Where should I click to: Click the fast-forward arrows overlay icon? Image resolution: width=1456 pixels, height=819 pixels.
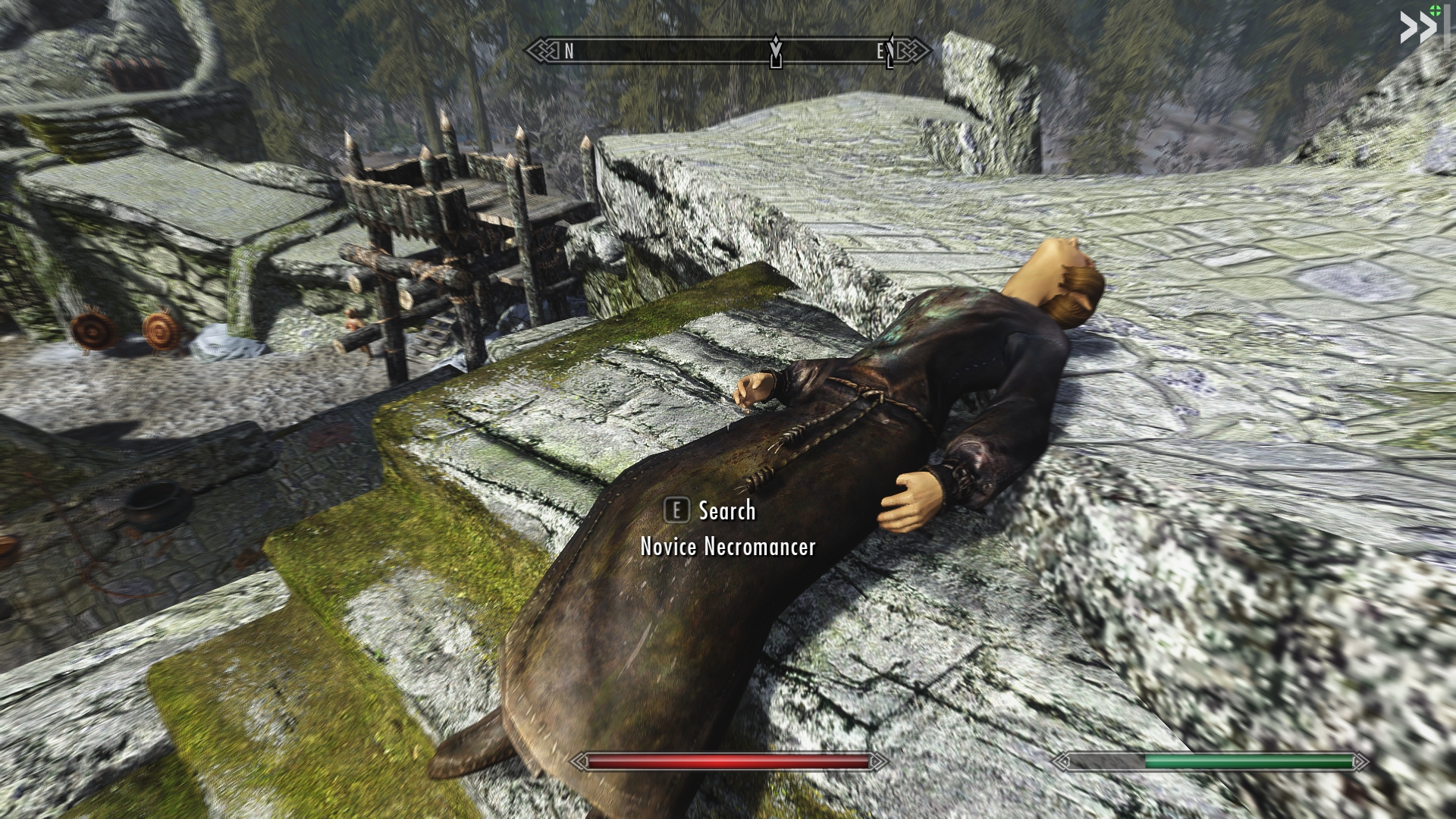click(x=1417, y=29)
